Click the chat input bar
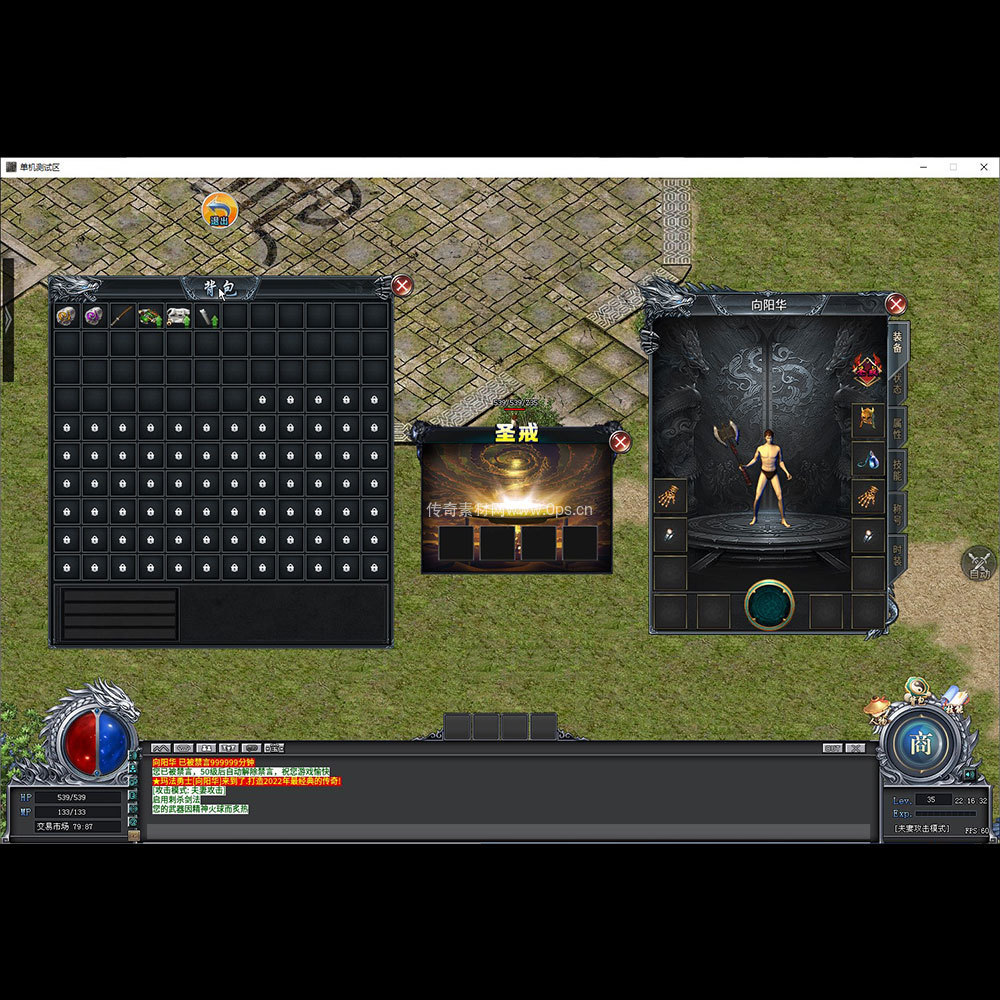 point(510,830)
